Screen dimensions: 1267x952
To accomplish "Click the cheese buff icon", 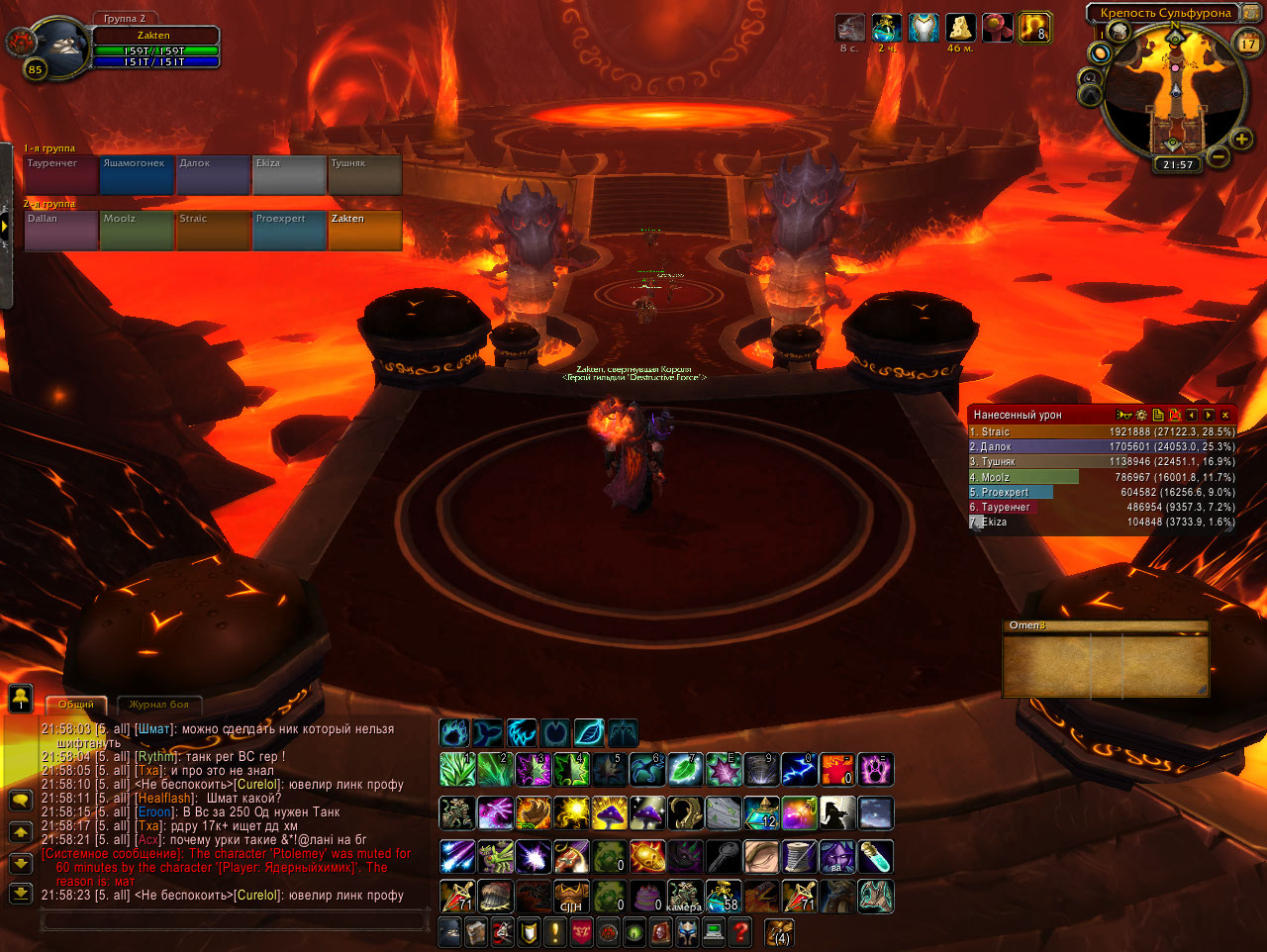I will click(x=960, y=28).
